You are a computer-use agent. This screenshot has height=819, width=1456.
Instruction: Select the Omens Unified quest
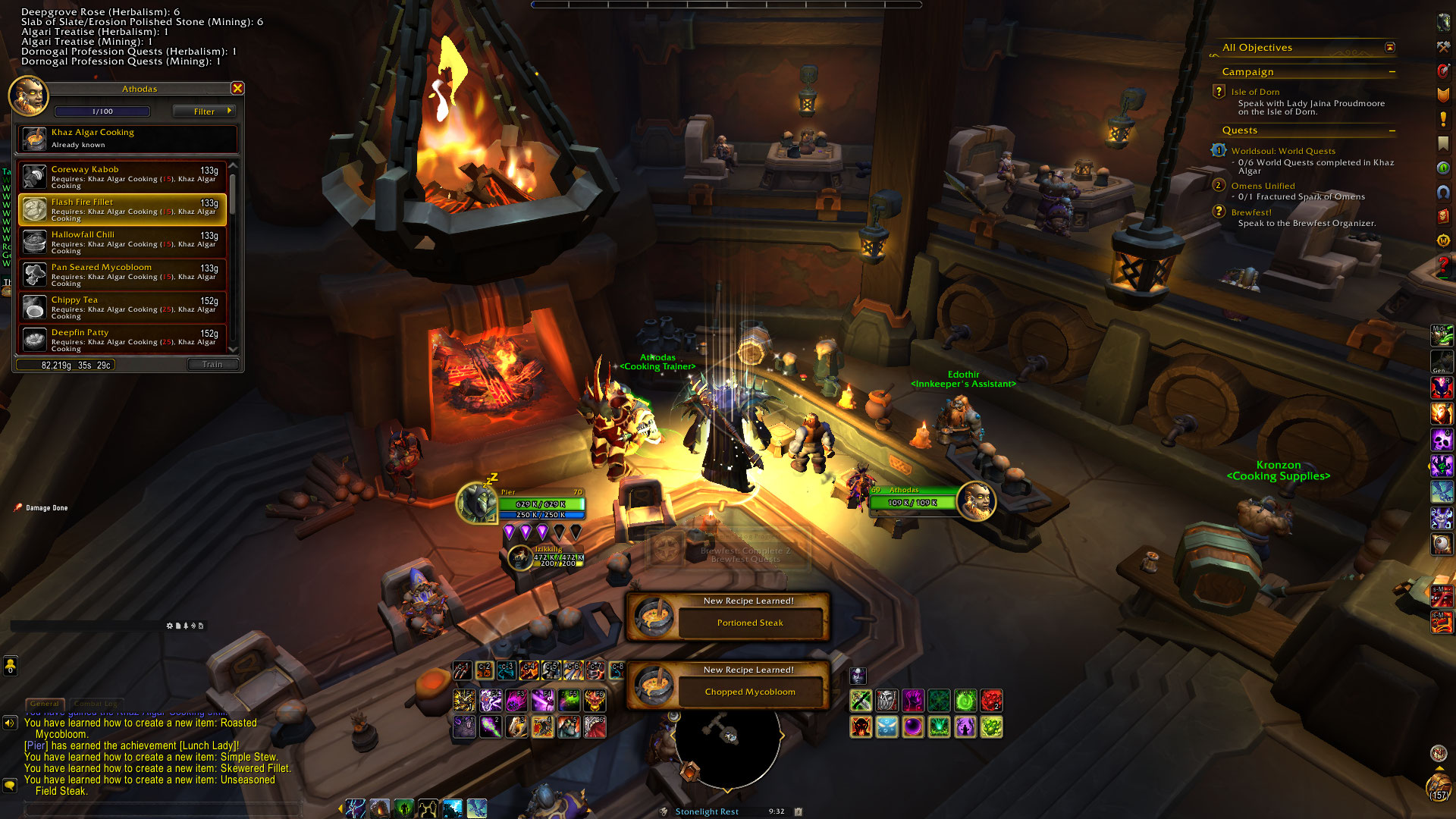tap(1263, 186)
